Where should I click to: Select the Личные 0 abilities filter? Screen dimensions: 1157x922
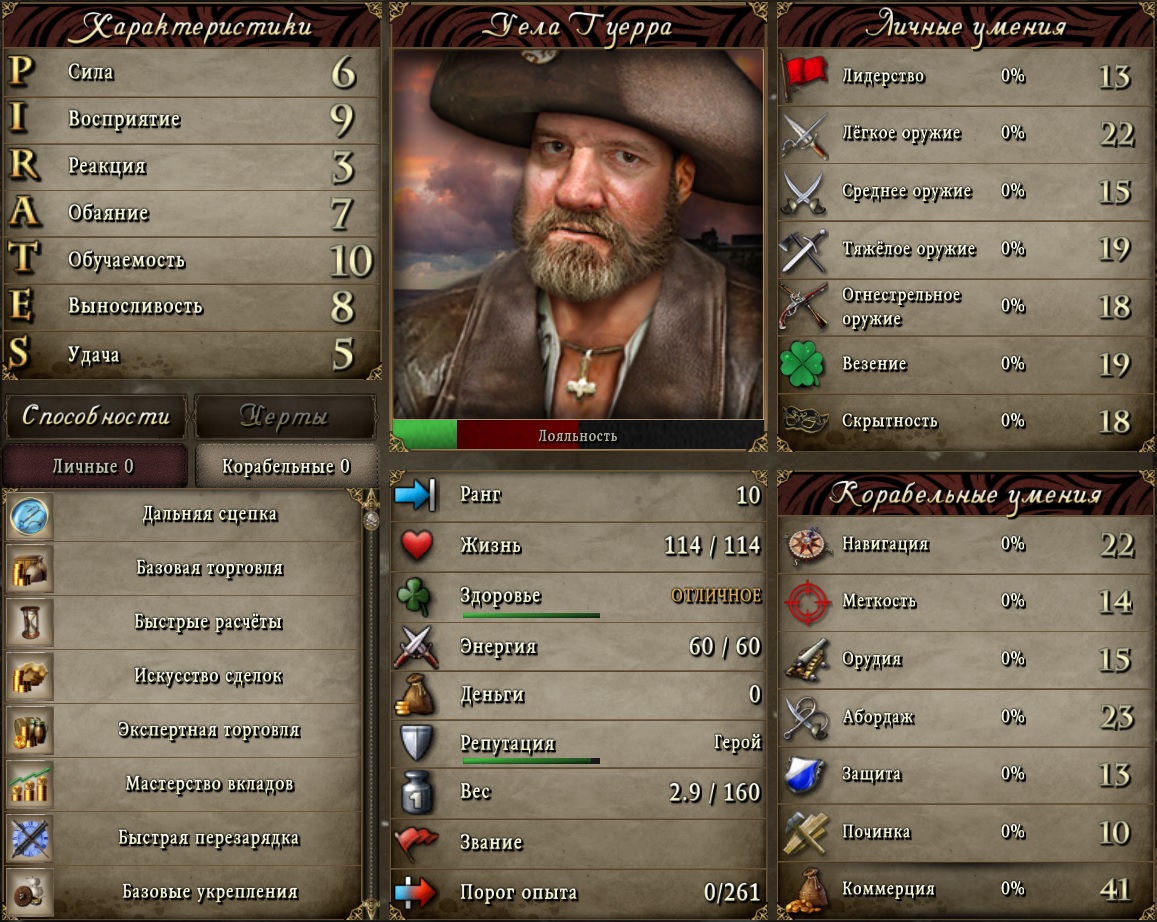[94, 466]
